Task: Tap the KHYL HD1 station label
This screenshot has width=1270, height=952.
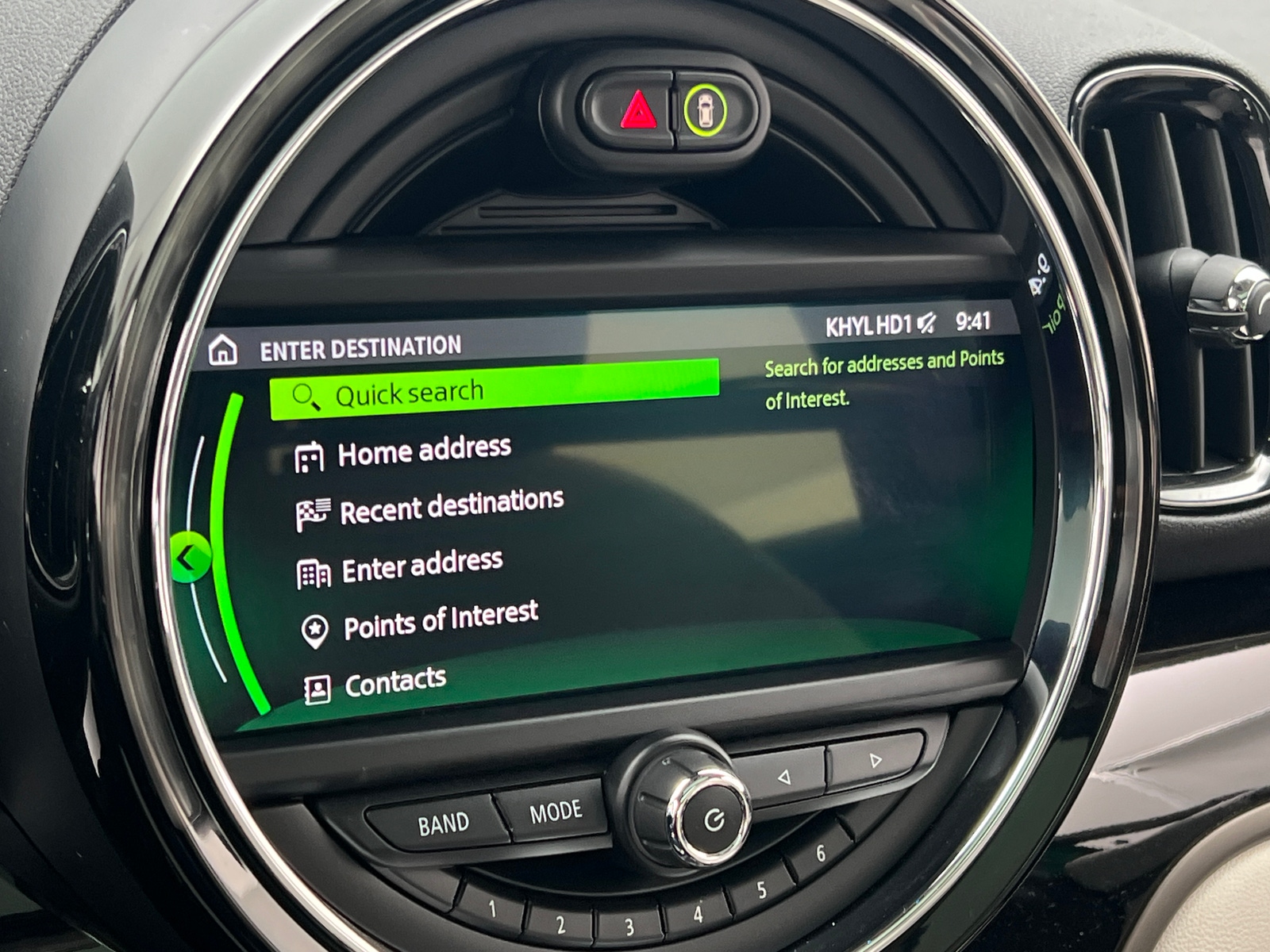Action: point(871,324)
